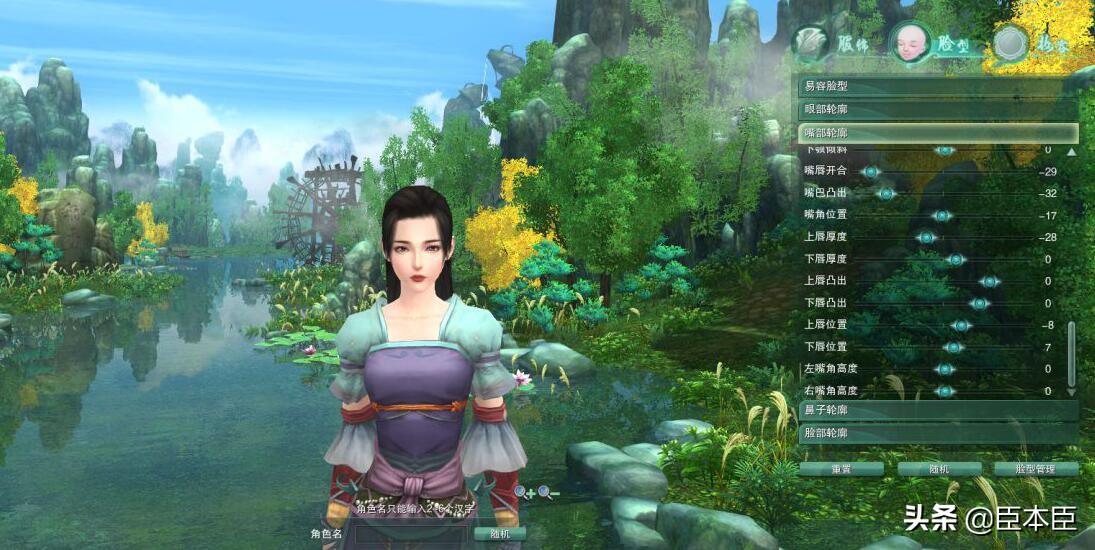Randomize the face with the 随机 button under the sliders

tap(939, 468)
